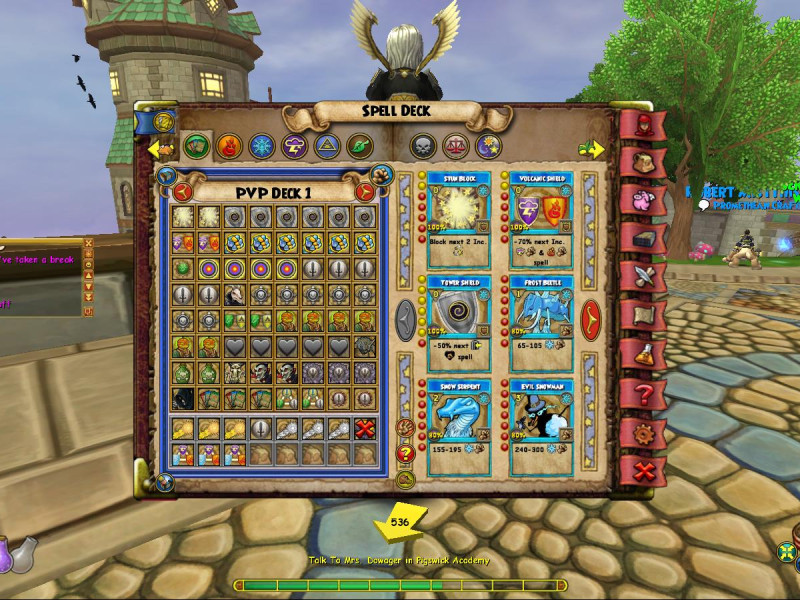Image resolution: width=800 pixels, height=600 pixels.
Task: Filter spells by Balance scales school
Action: (x=456, y=146)
